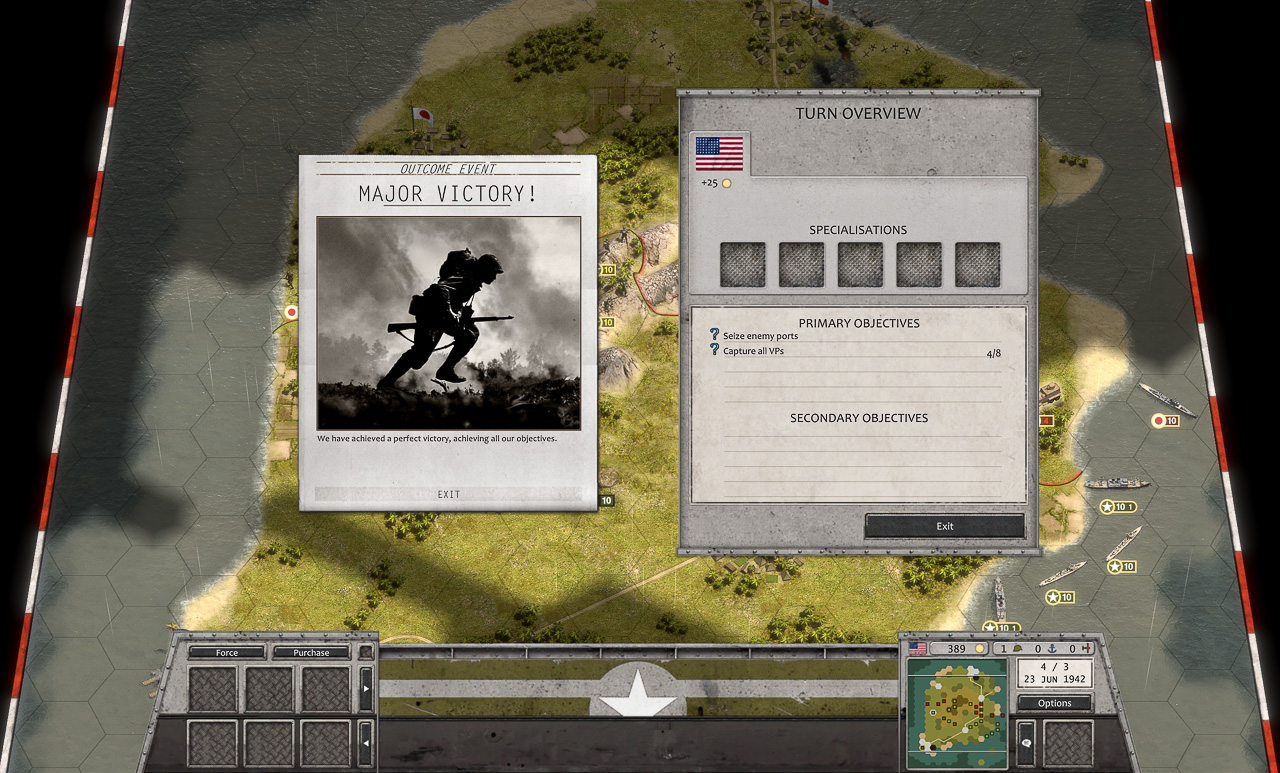Open the Options menu
1280x773 pixels.
coord(1054,703)
